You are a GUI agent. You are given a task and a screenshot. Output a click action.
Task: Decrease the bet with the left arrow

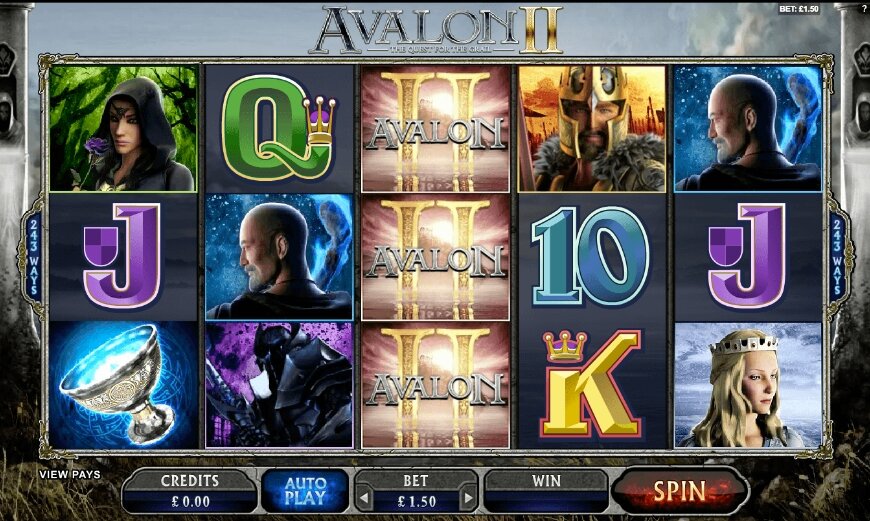click(x=363, y=497)
